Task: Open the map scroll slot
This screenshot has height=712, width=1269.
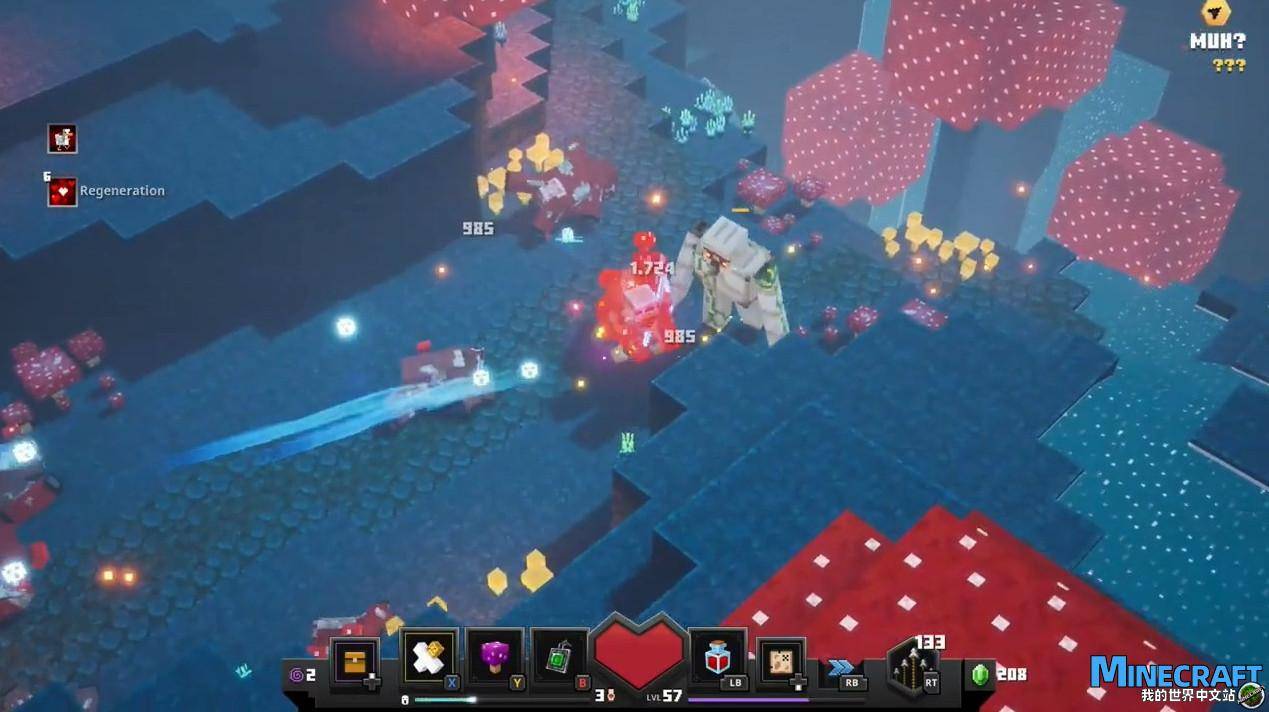Action: coord(779,661)
